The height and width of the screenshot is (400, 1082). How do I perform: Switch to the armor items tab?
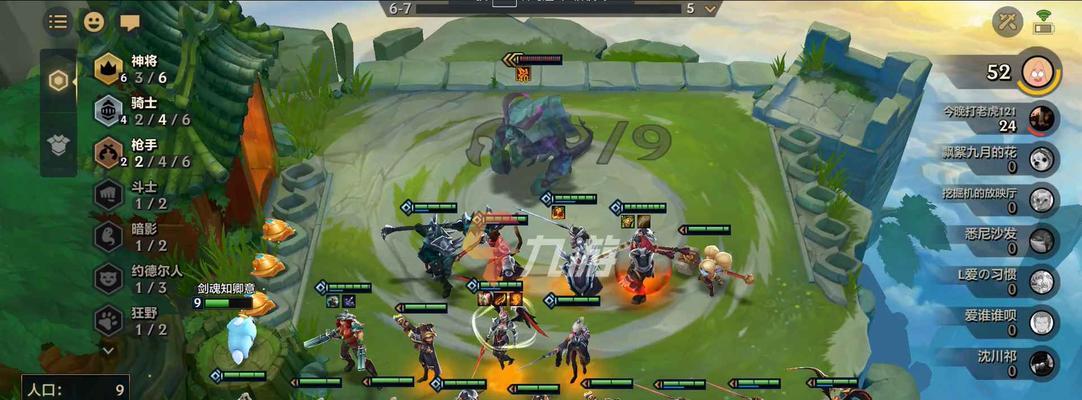tap(59, 146)
